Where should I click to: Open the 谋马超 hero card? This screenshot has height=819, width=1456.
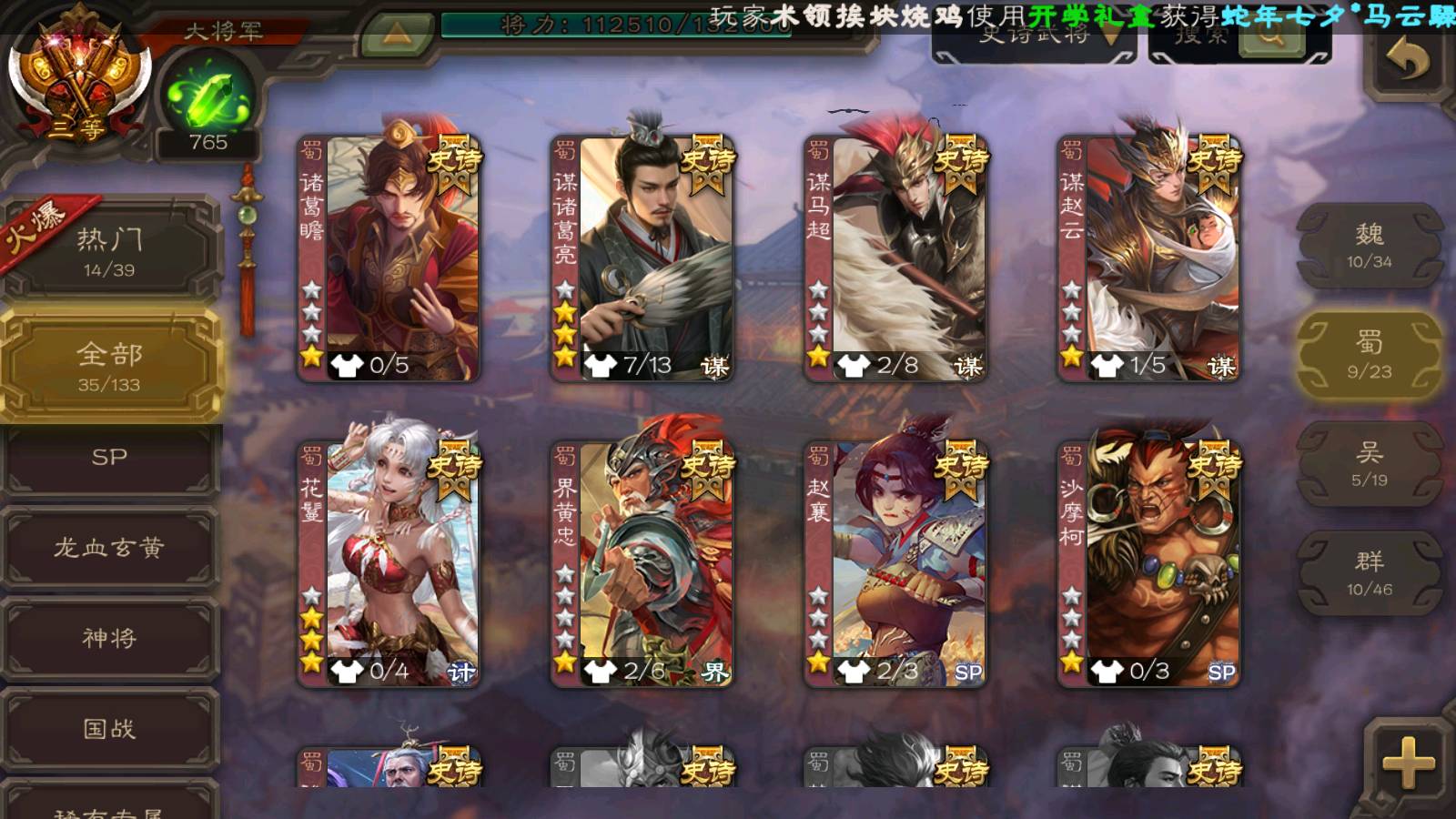coord(895,258)
